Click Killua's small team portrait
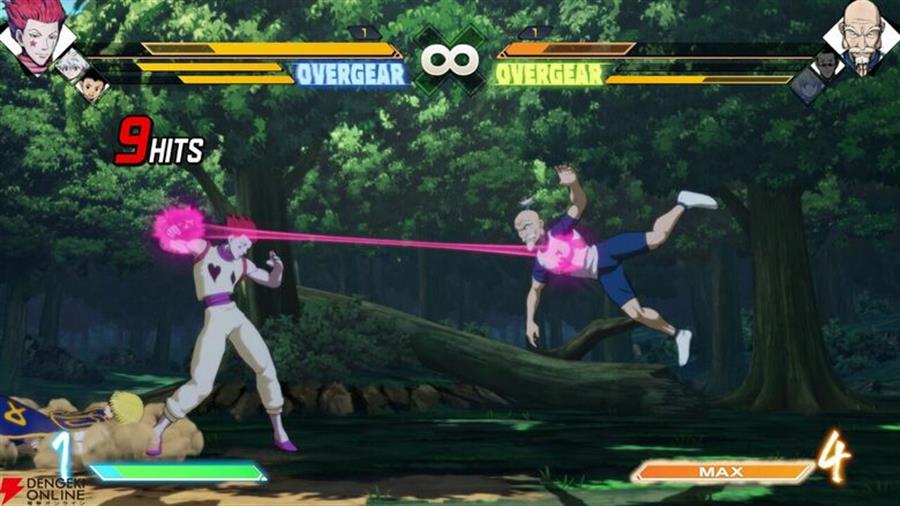 point(72,63)
